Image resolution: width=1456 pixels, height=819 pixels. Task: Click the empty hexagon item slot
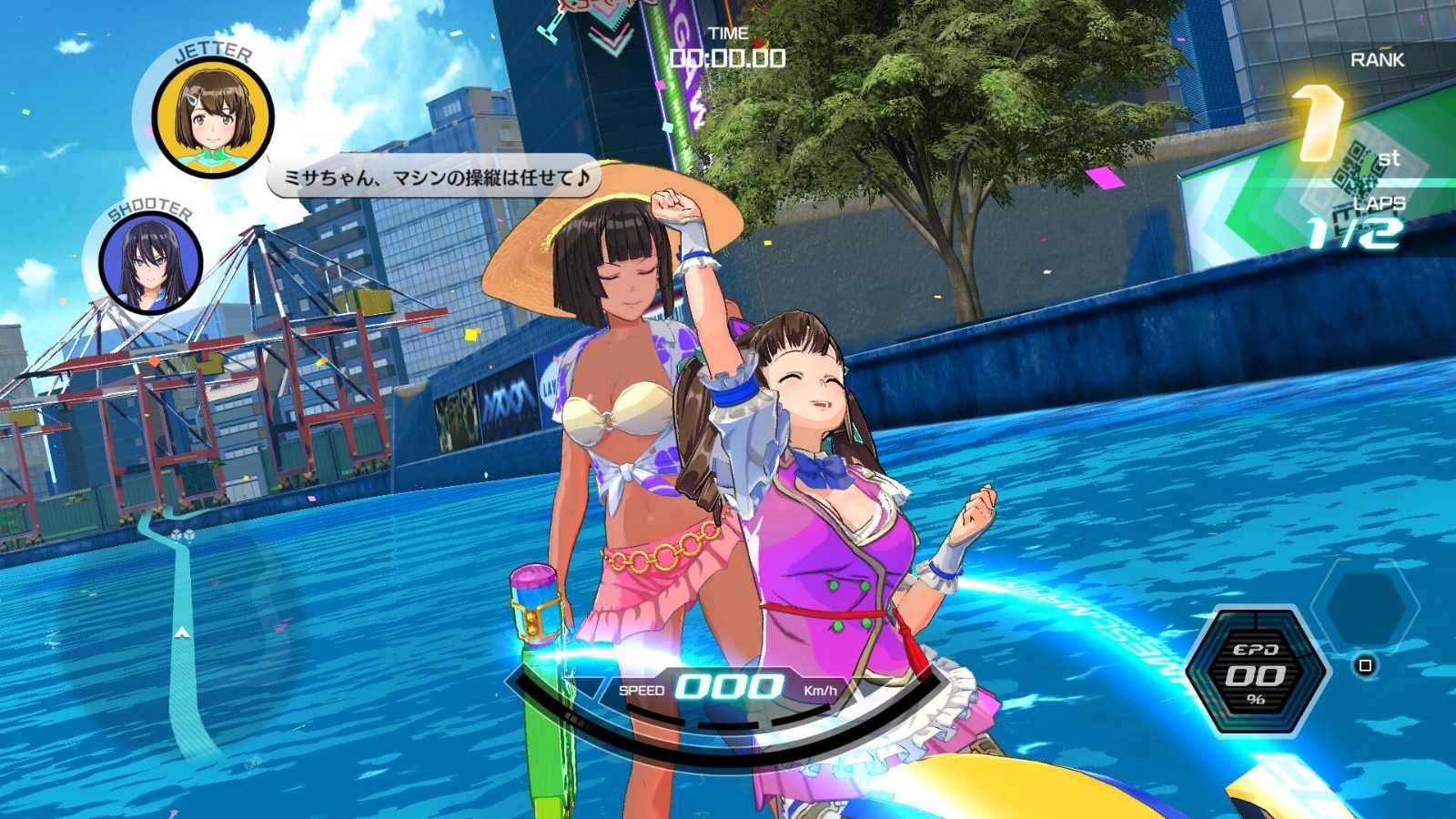(x=1365, y=605)
